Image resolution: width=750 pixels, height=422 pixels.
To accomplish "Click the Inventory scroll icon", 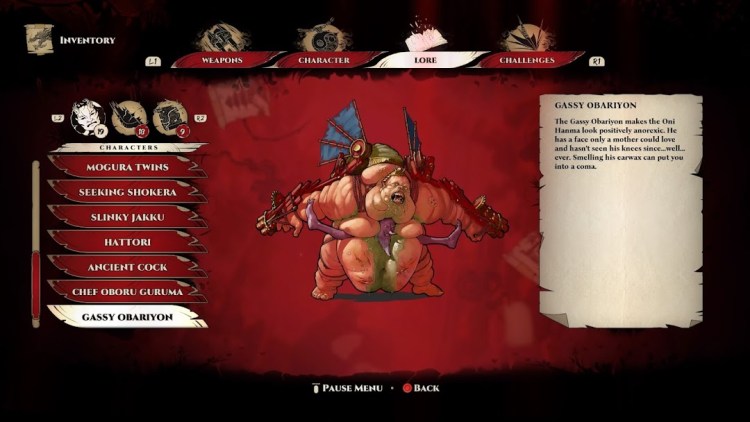I will click(39, 40).
